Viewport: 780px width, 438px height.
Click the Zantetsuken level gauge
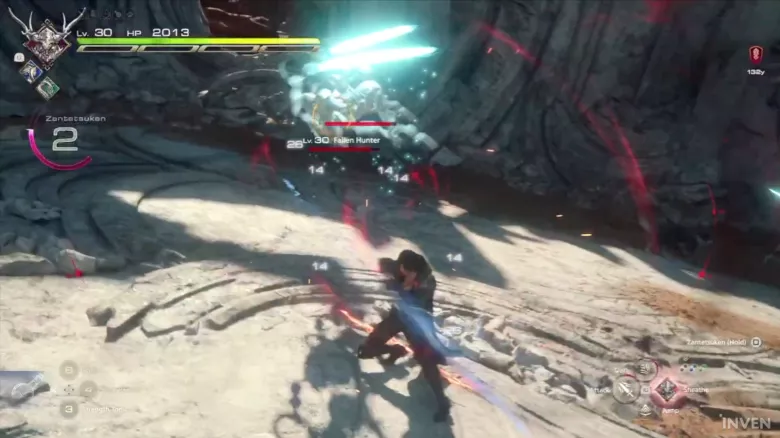pyautogui.click(x=62, y=142)
